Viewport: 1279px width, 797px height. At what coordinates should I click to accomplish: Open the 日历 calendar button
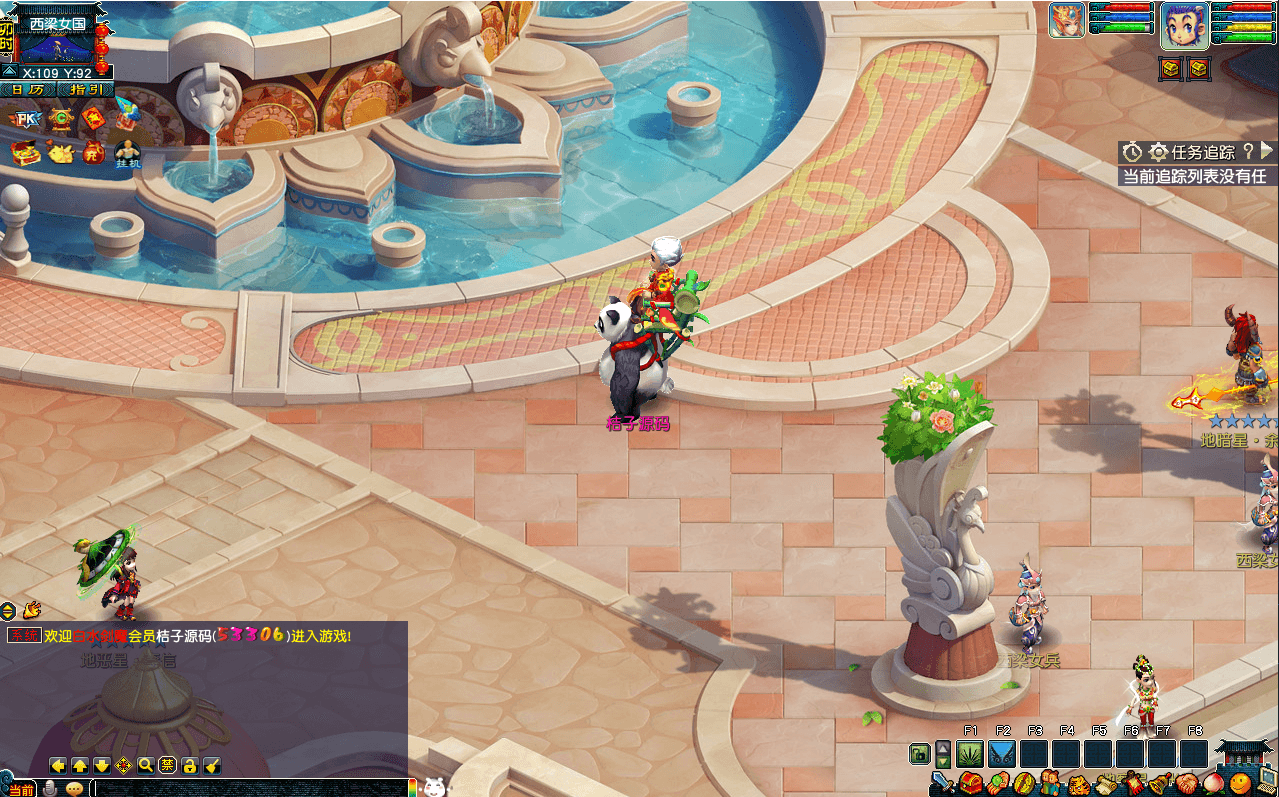(28, 90)
